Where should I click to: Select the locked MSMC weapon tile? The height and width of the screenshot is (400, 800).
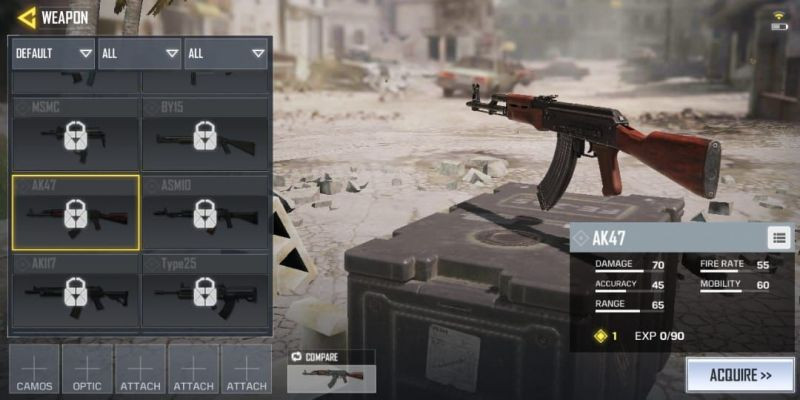(75, 134)
